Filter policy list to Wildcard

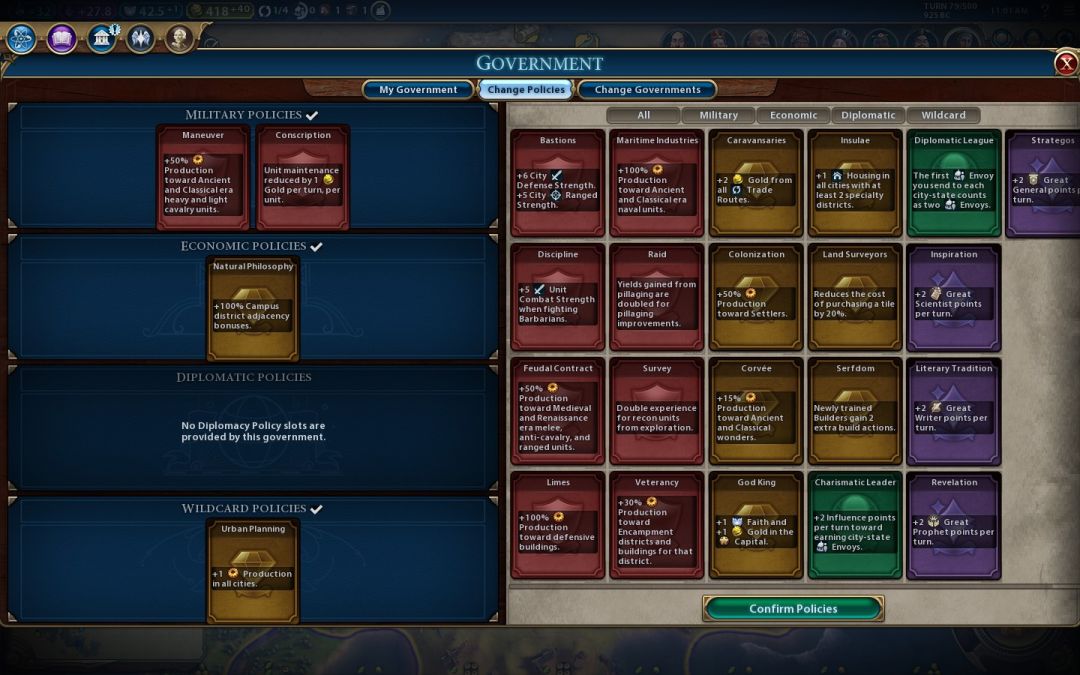tap(943, 115)
